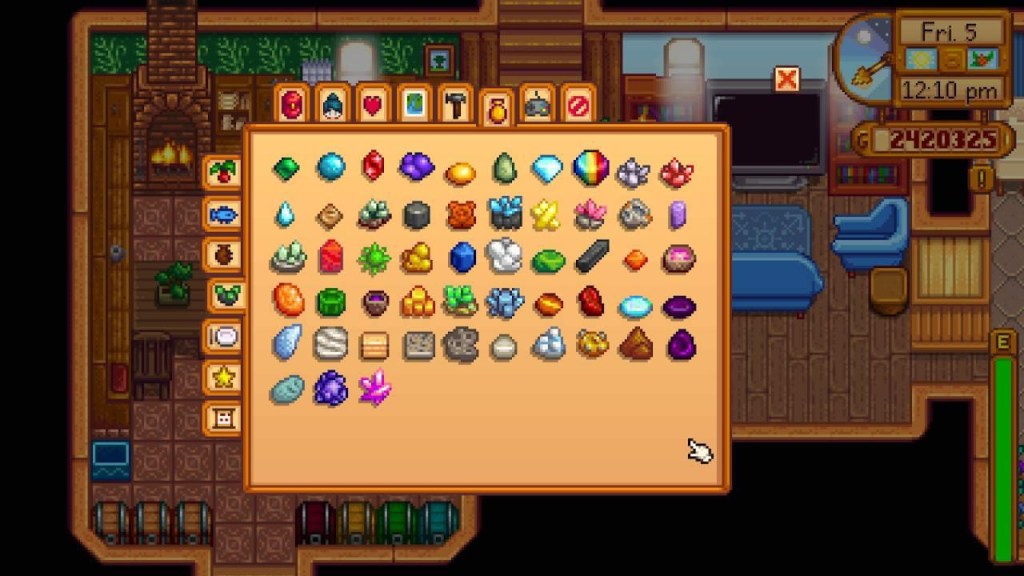1024x576 pixels.
Task: Open the journal exclamation icon
Action: coord(984,179)
